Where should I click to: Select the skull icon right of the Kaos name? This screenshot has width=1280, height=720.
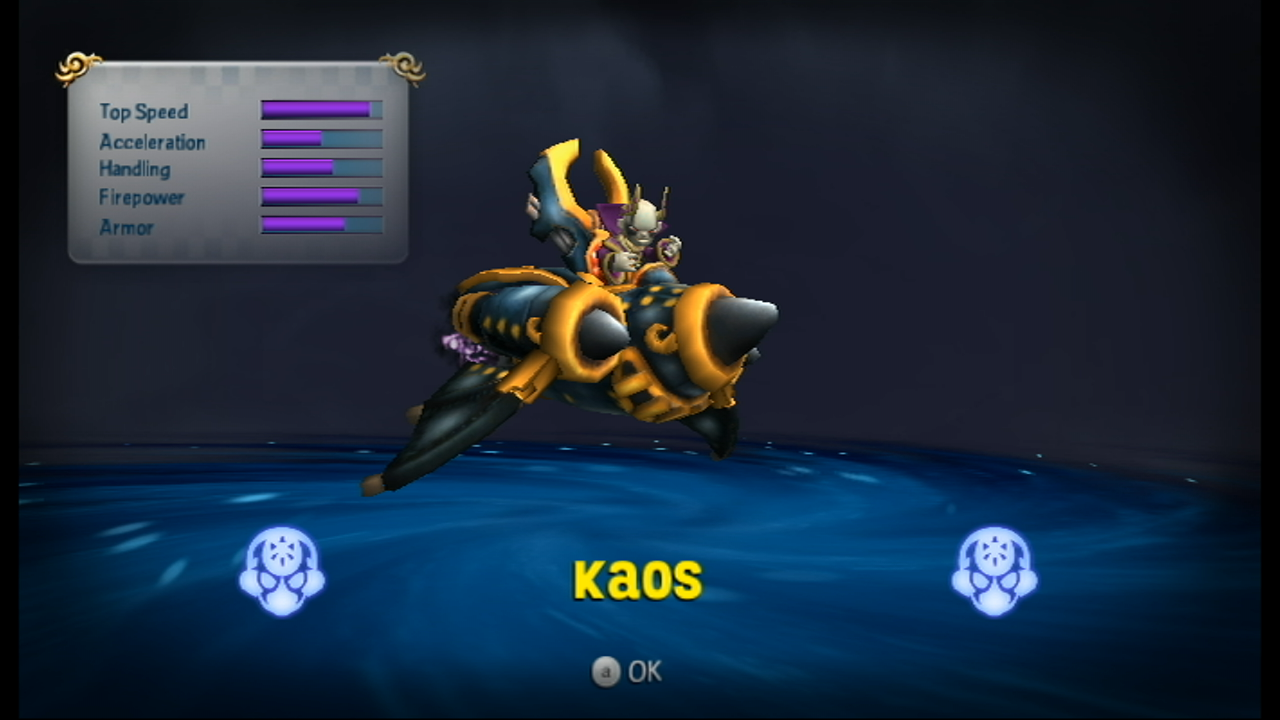click(994, 570)
